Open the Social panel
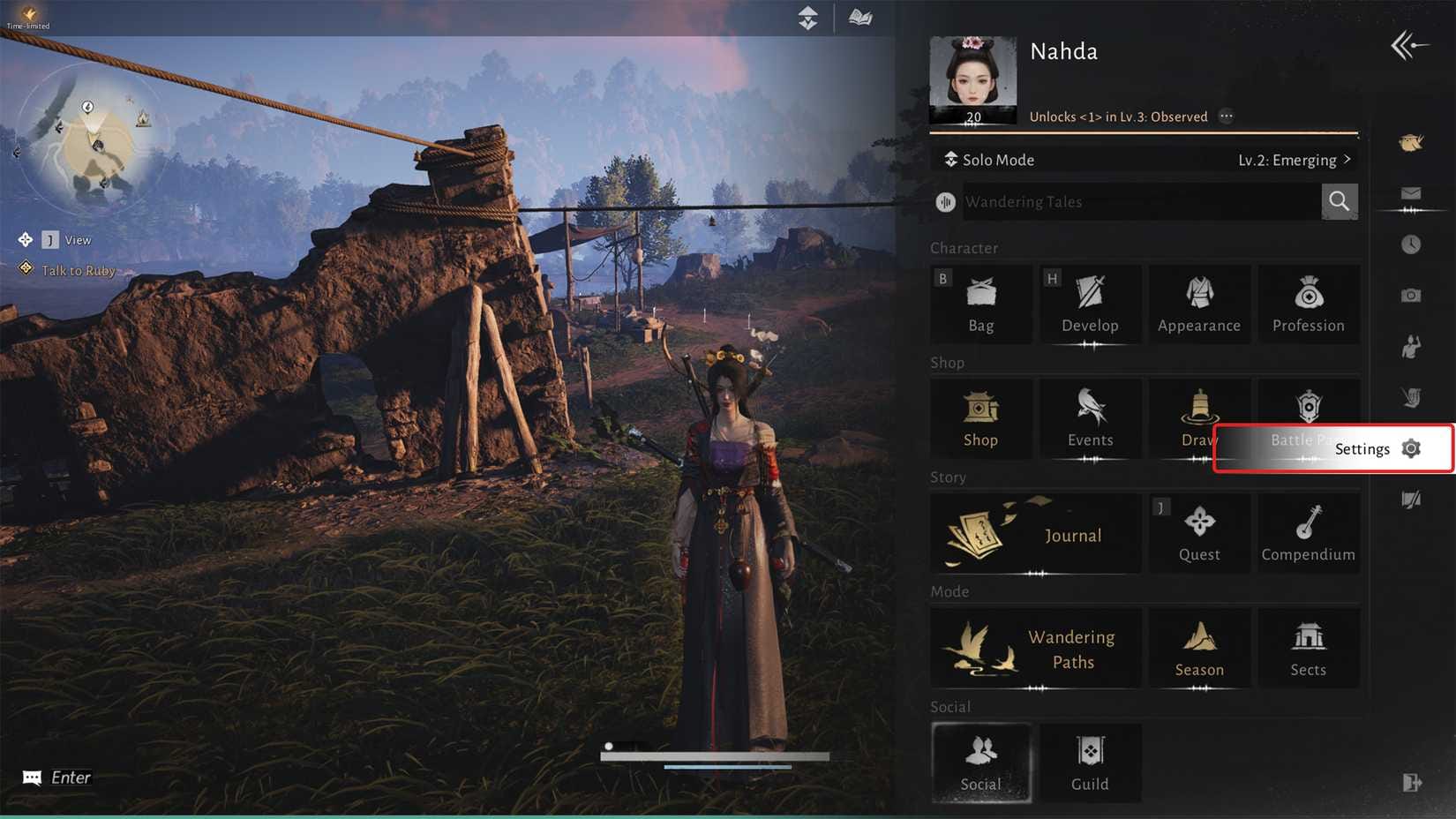 980,763
